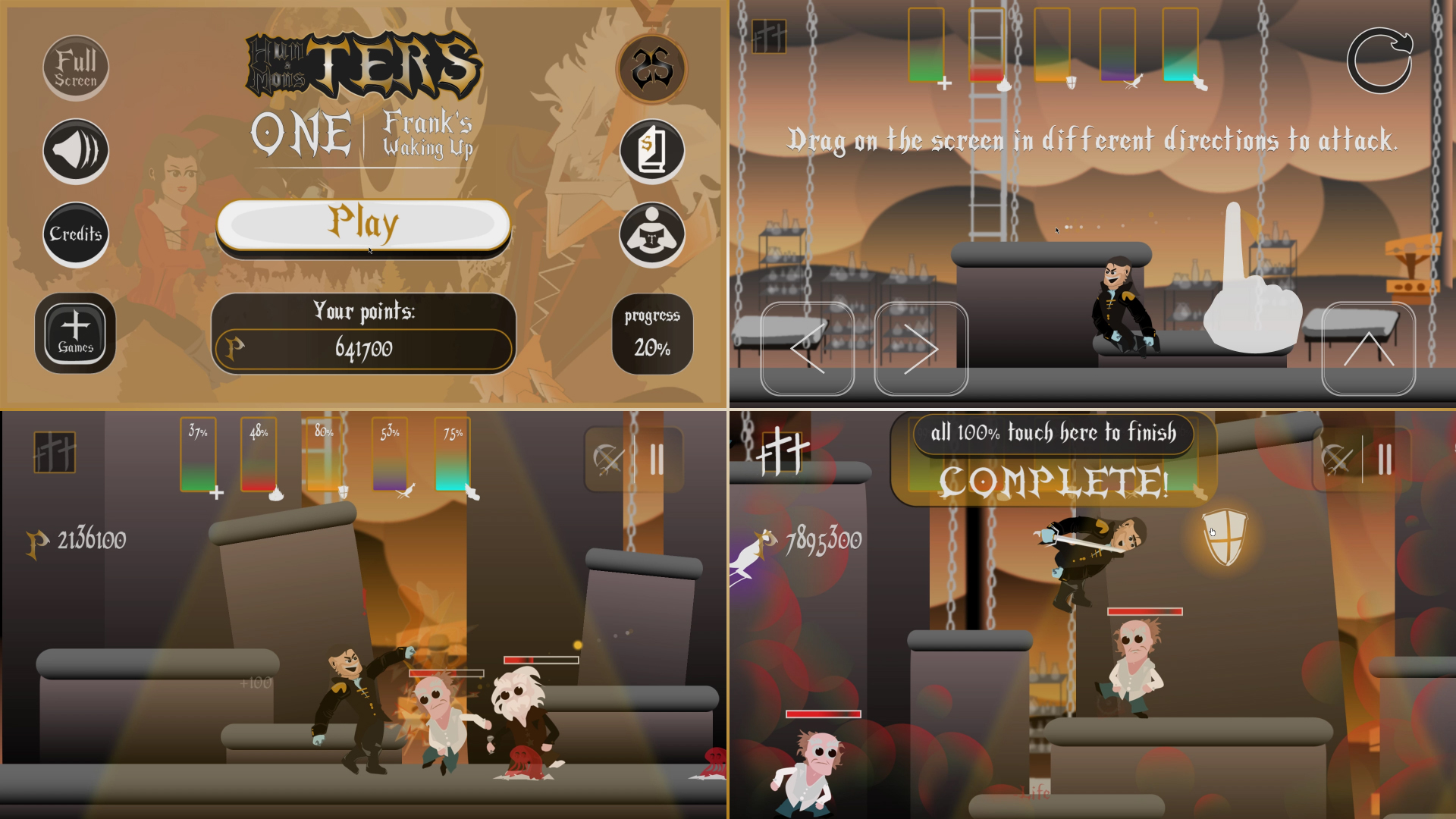Open the Credits screen
Viewport: 1456px width, 819px height.
tap(75, 234)
